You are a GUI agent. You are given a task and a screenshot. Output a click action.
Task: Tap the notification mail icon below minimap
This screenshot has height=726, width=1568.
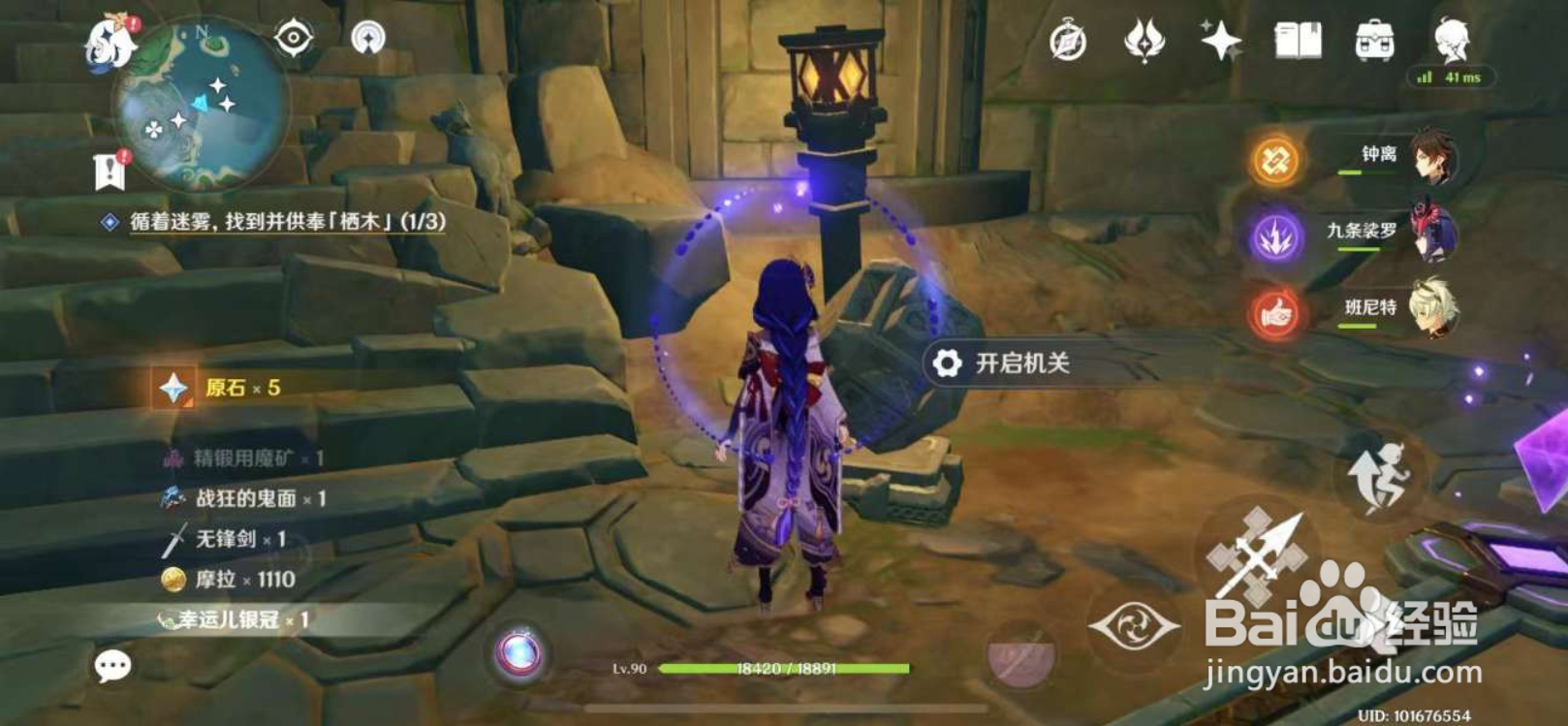111,171
